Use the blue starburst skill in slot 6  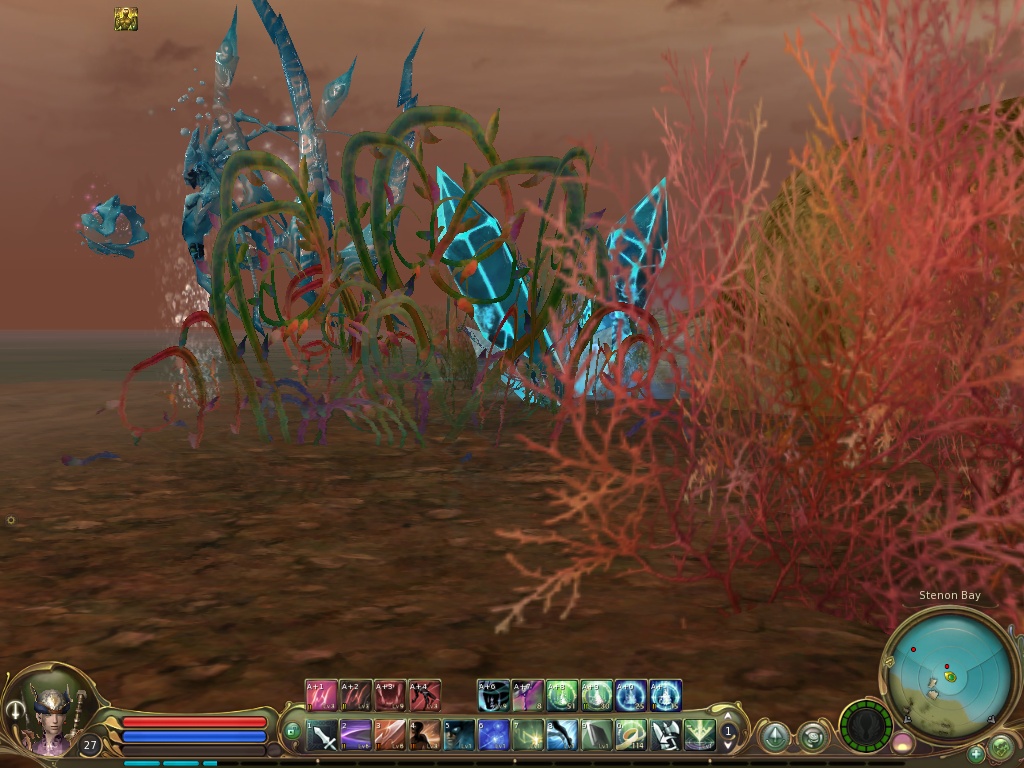(494, 736)
